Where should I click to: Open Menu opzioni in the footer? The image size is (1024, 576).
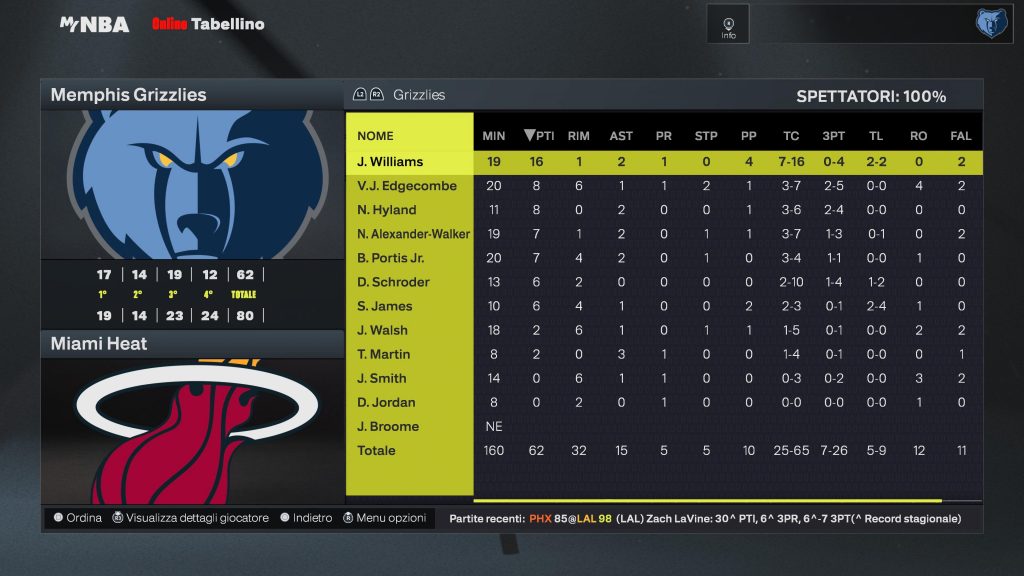[385, 518]
